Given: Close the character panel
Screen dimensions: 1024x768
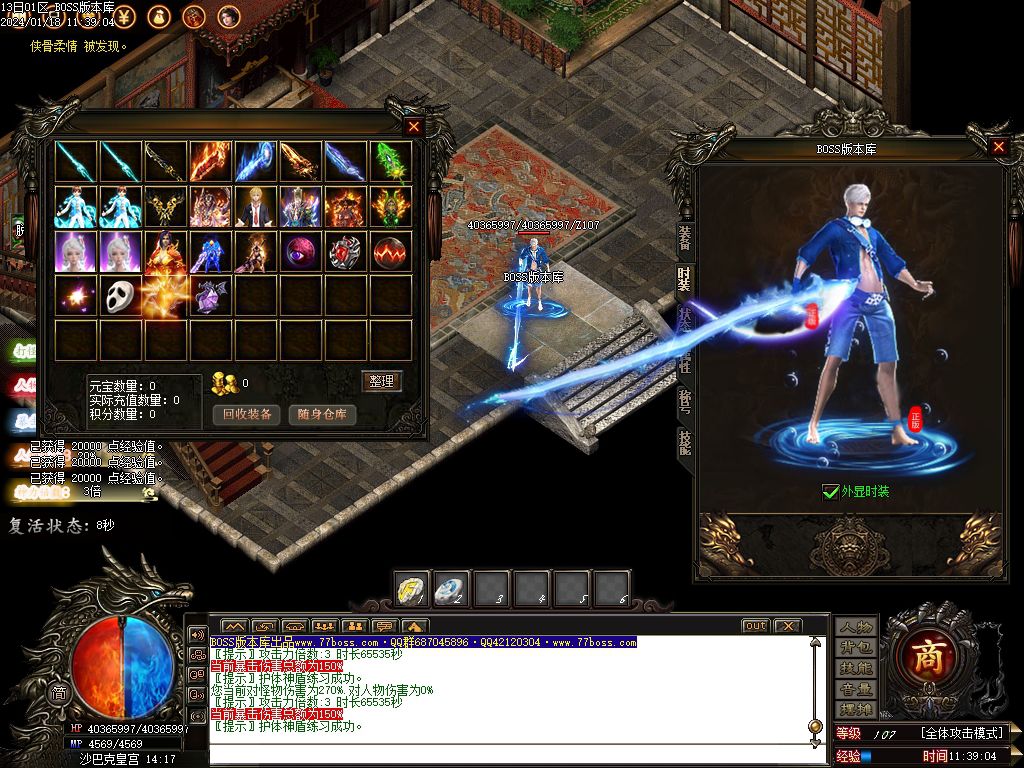Looking at the screenshot, I should (998, 147).
